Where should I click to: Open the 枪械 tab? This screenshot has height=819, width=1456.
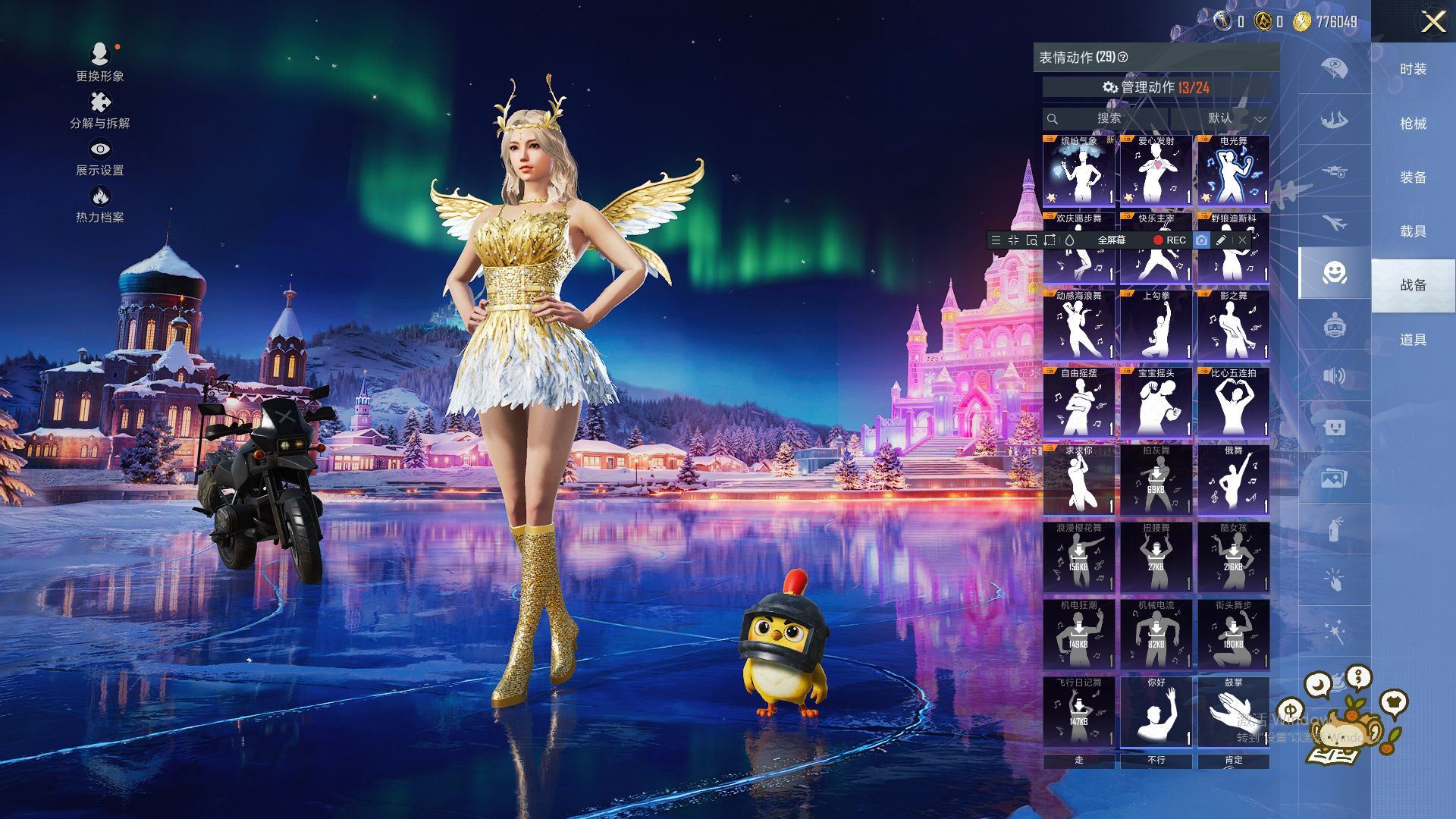pyautogui.click(x=1413, y=124)
